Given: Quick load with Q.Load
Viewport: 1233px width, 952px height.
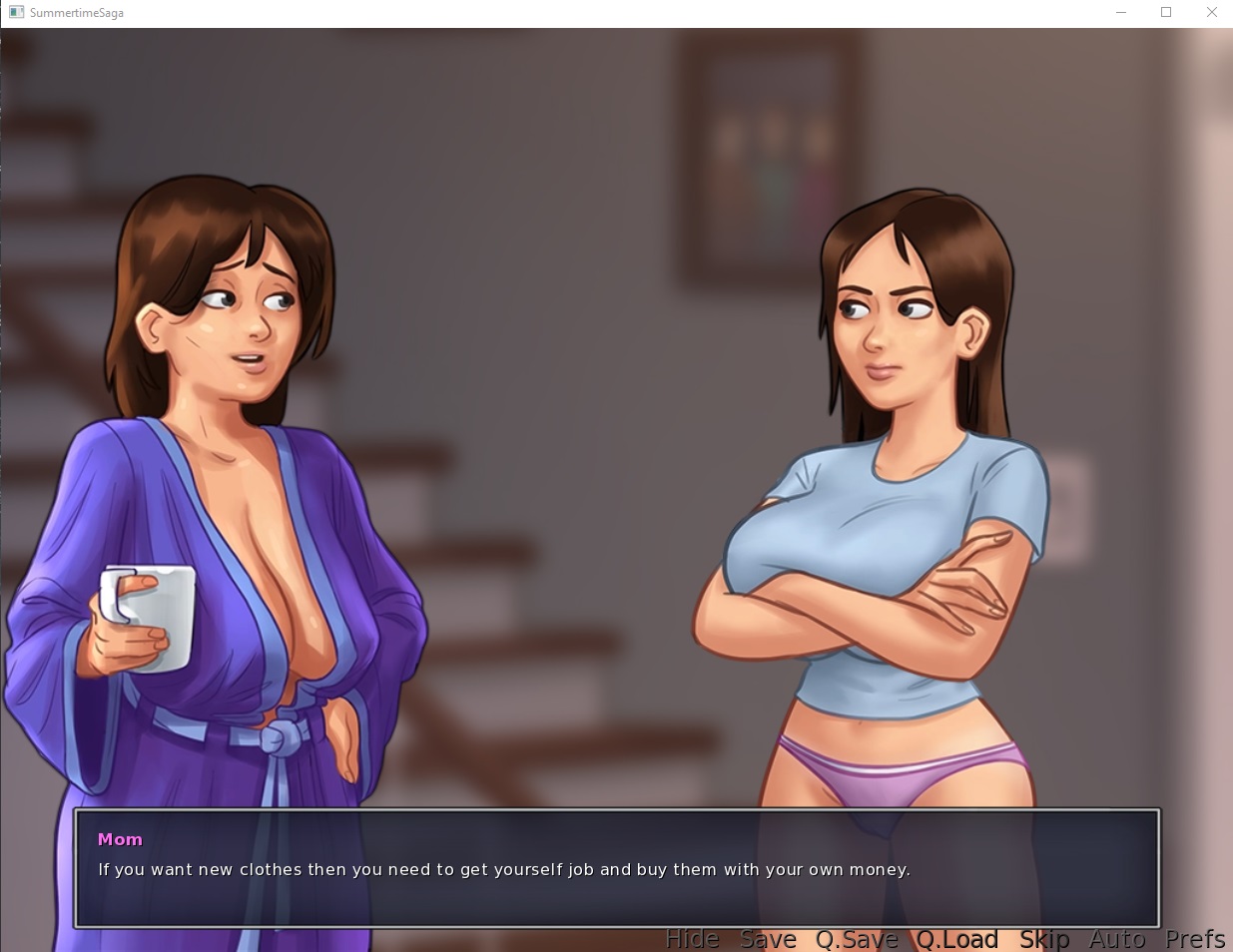Looking at the screenshot, I should click(x=957, y=939).
